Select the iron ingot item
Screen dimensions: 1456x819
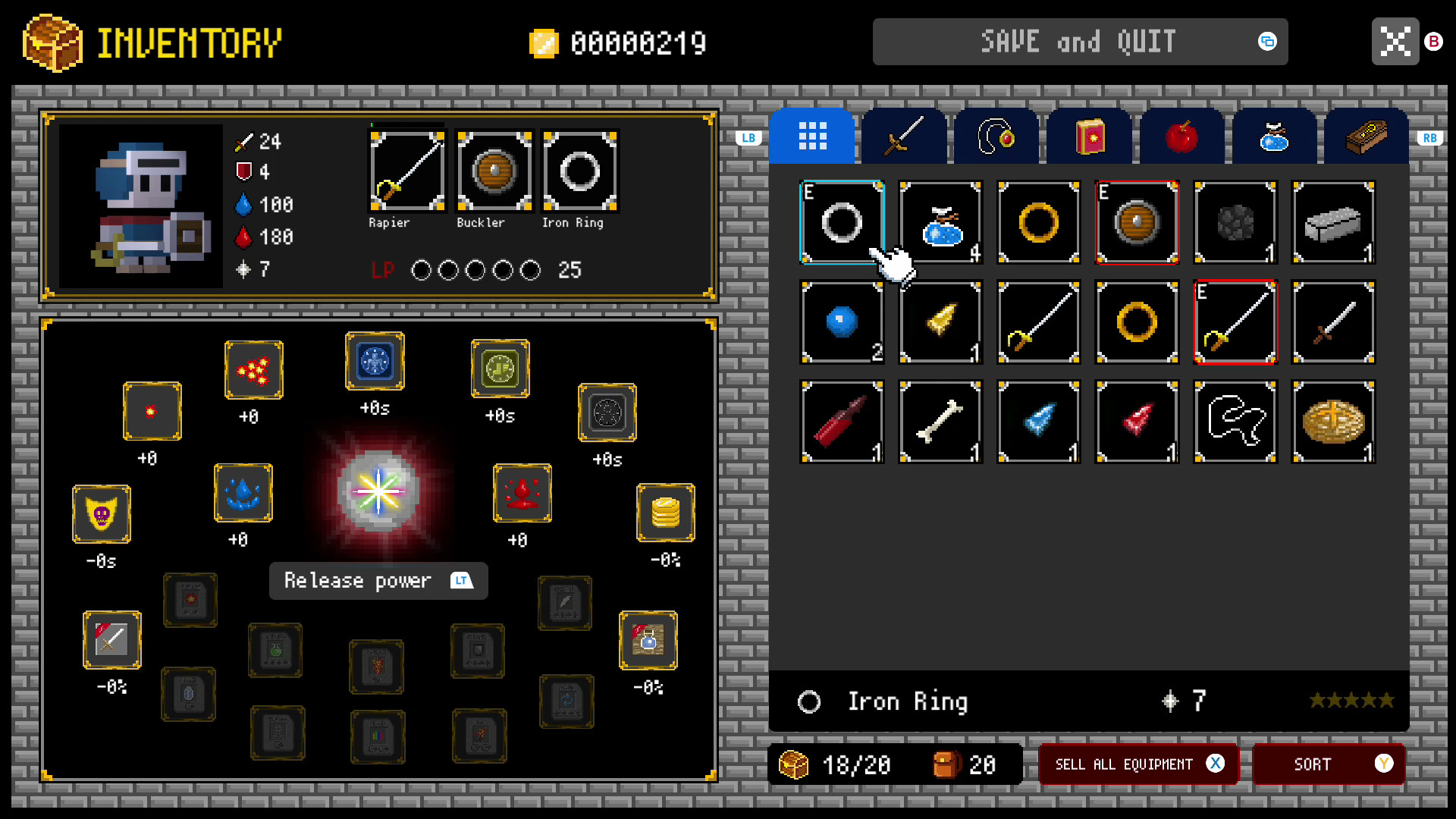pyautogui.click(x=1333, y=222)
